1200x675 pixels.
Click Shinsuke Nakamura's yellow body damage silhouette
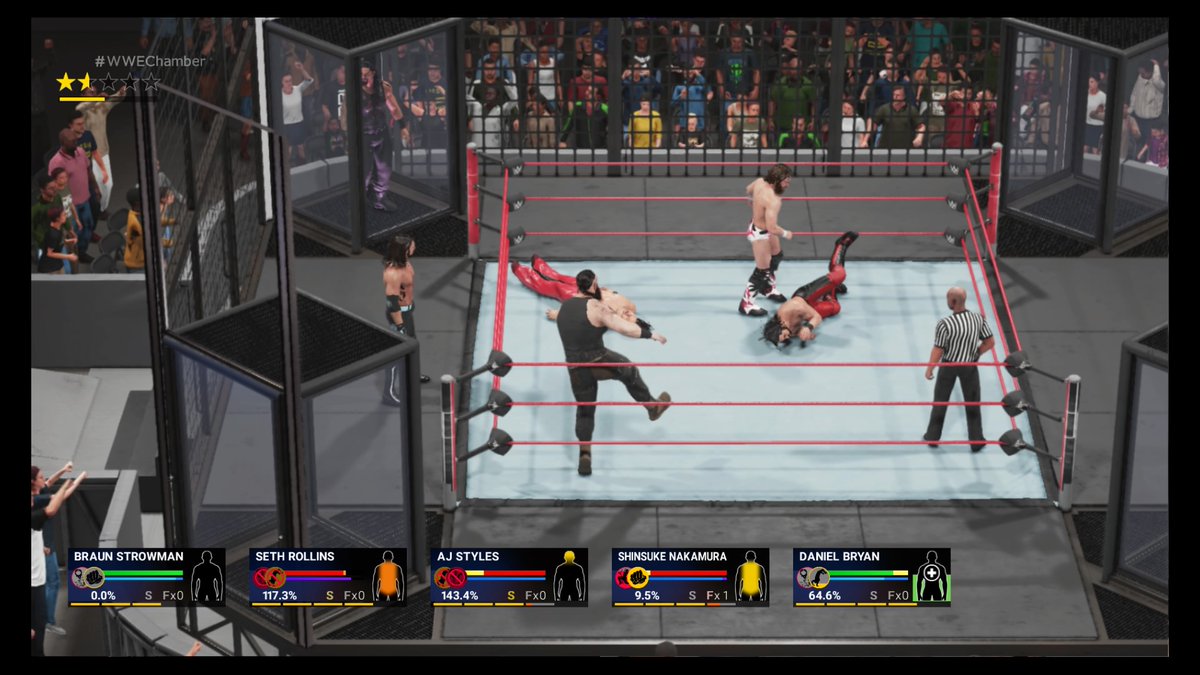(x=750, y=577)
